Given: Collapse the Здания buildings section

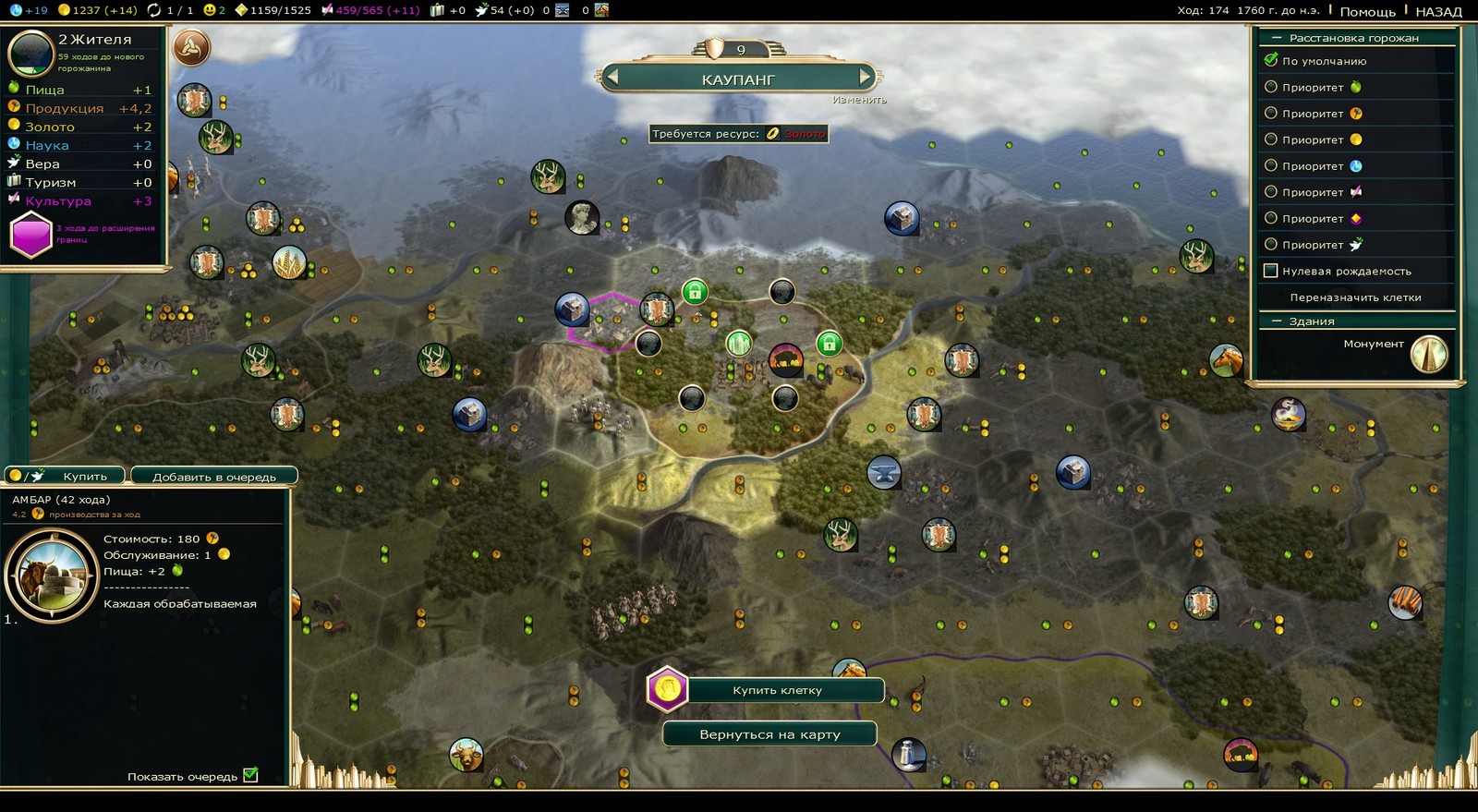Looking at the screenshot, I should click(x=1278, y=321).
